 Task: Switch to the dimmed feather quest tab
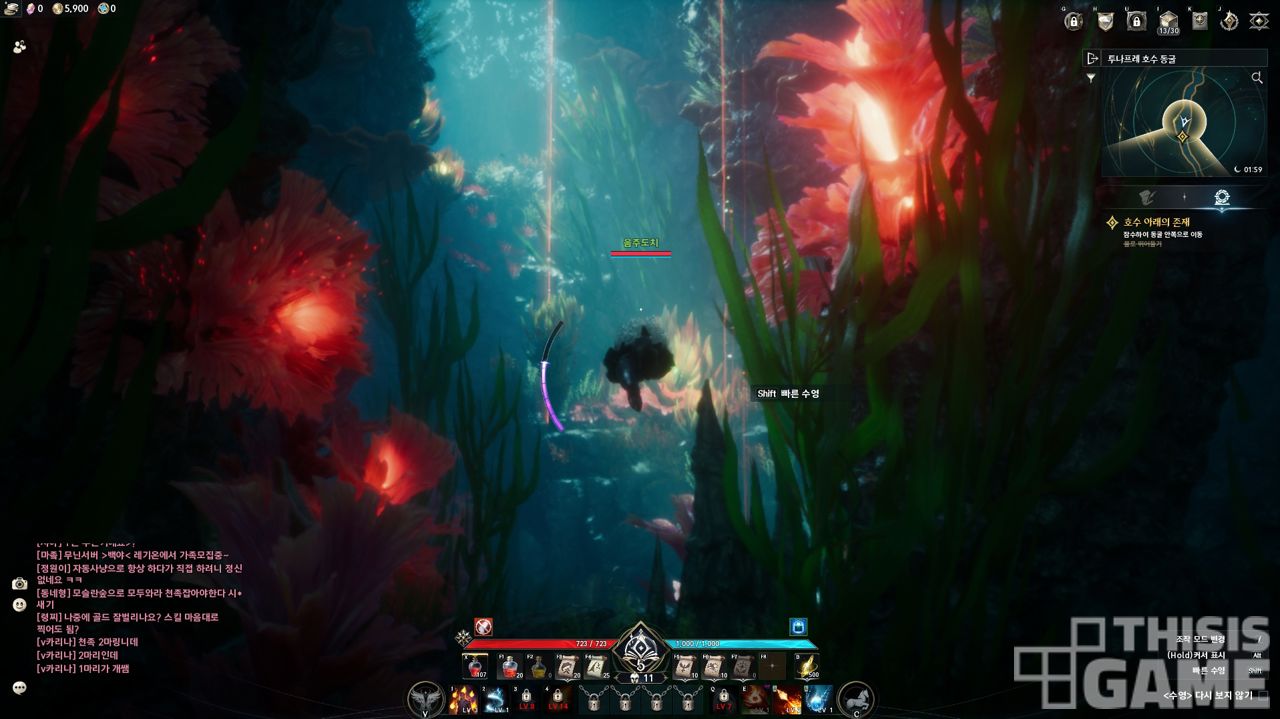tap(1148, 197)
